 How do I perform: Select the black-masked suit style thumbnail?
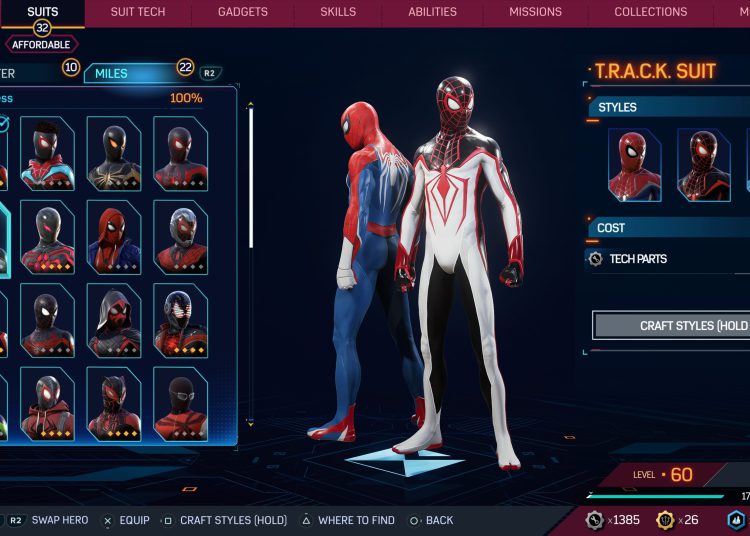[x=704, y=165]
